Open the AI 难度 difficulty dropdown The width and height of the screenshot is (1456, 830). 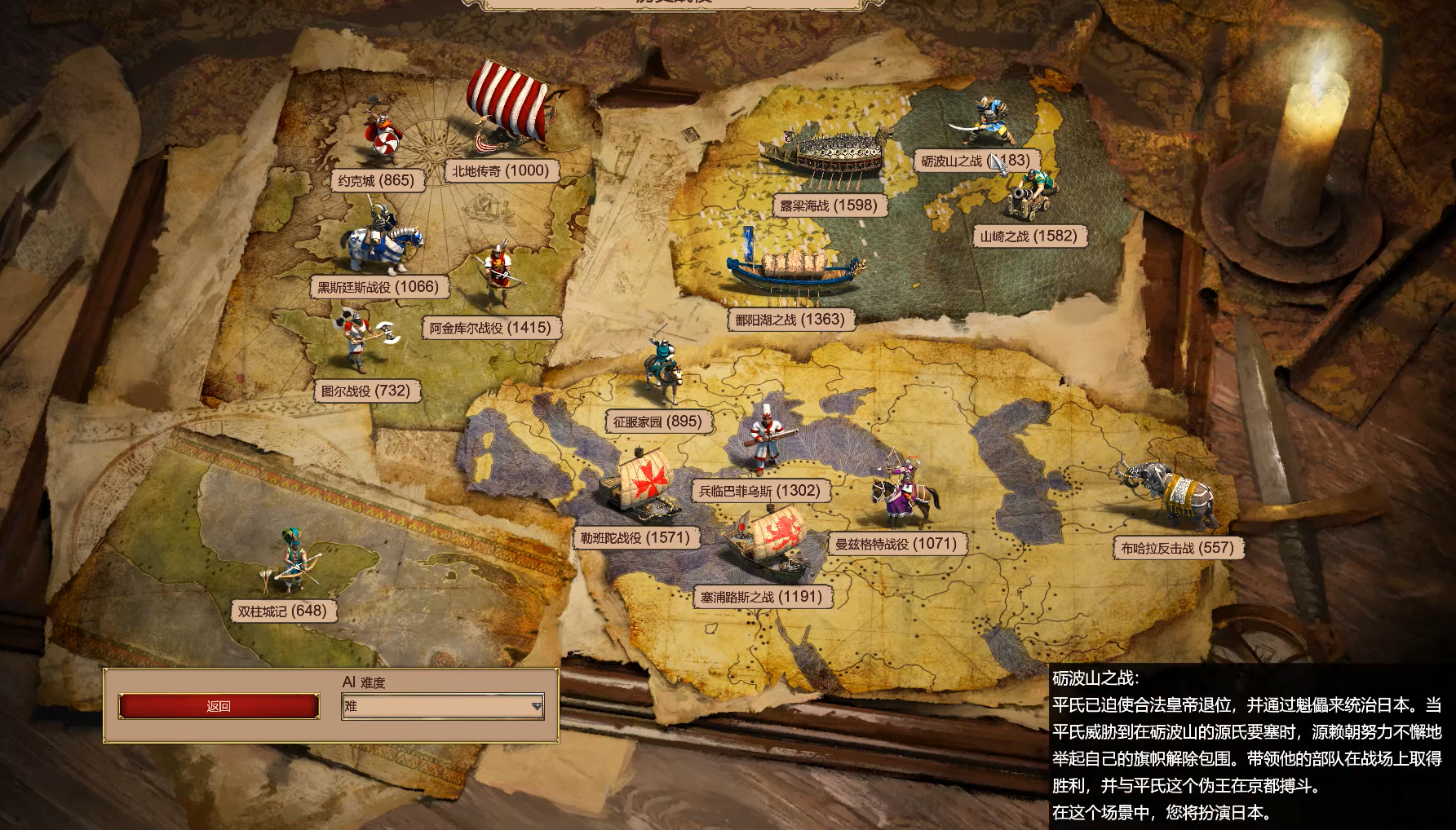tap(443, 706)
